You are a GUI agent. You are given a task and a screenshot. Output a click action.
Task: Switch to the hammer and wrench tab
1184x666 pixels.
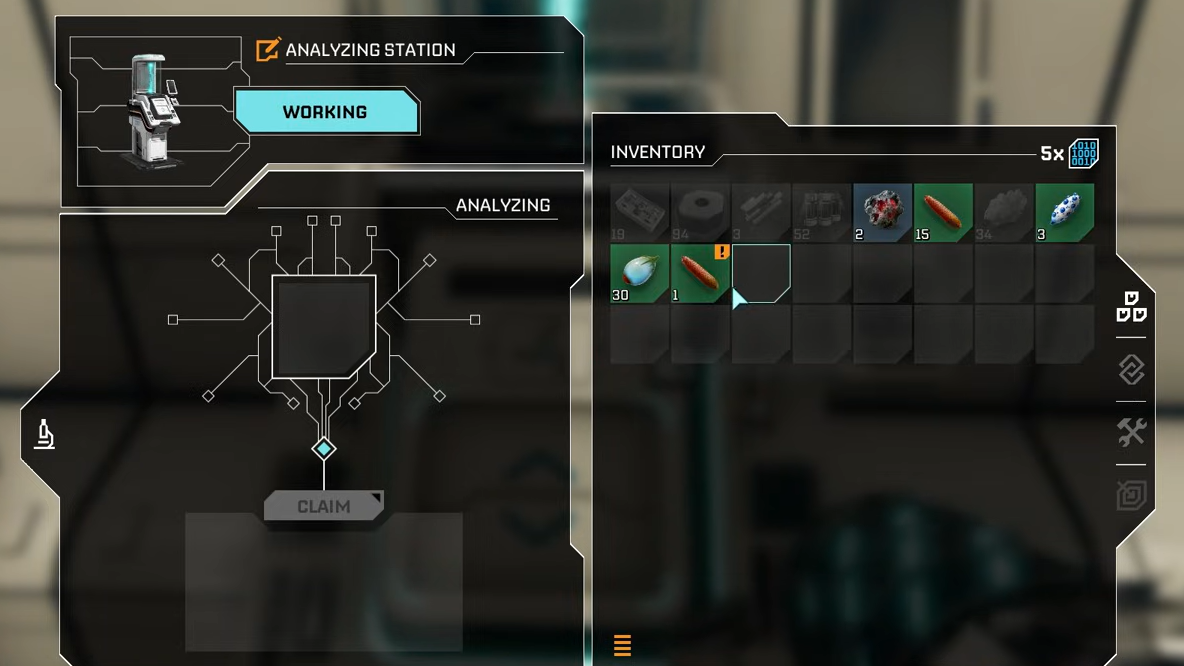[1131, 432]
